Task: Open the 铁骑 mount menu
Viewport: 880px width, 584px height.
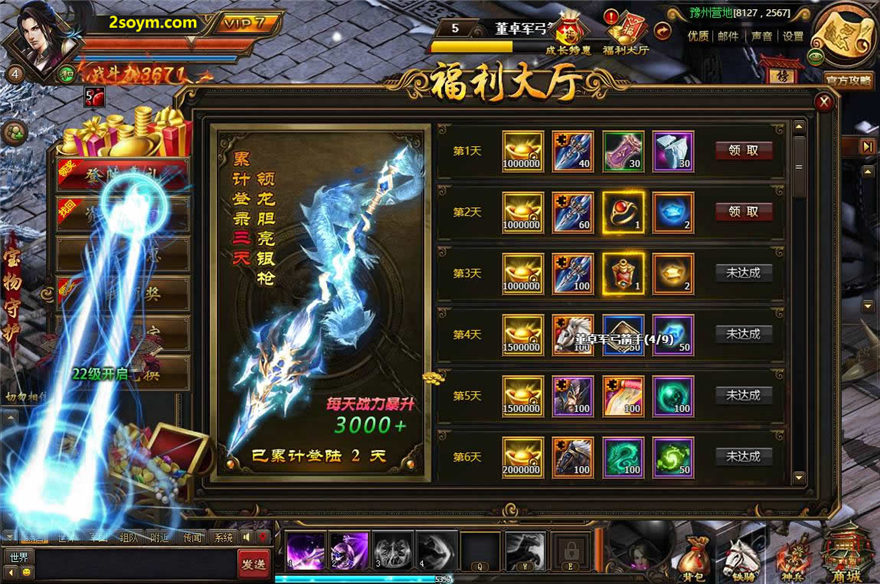Action: tap(740, 555)
